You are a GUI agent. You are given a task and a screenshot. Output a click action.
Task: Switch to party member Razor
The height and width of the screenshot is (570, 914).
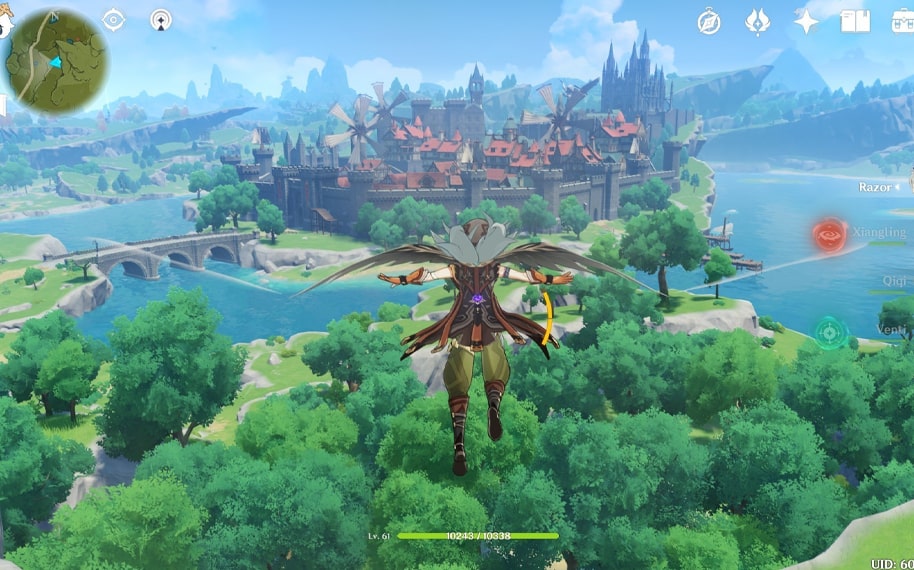click(876, 187)
